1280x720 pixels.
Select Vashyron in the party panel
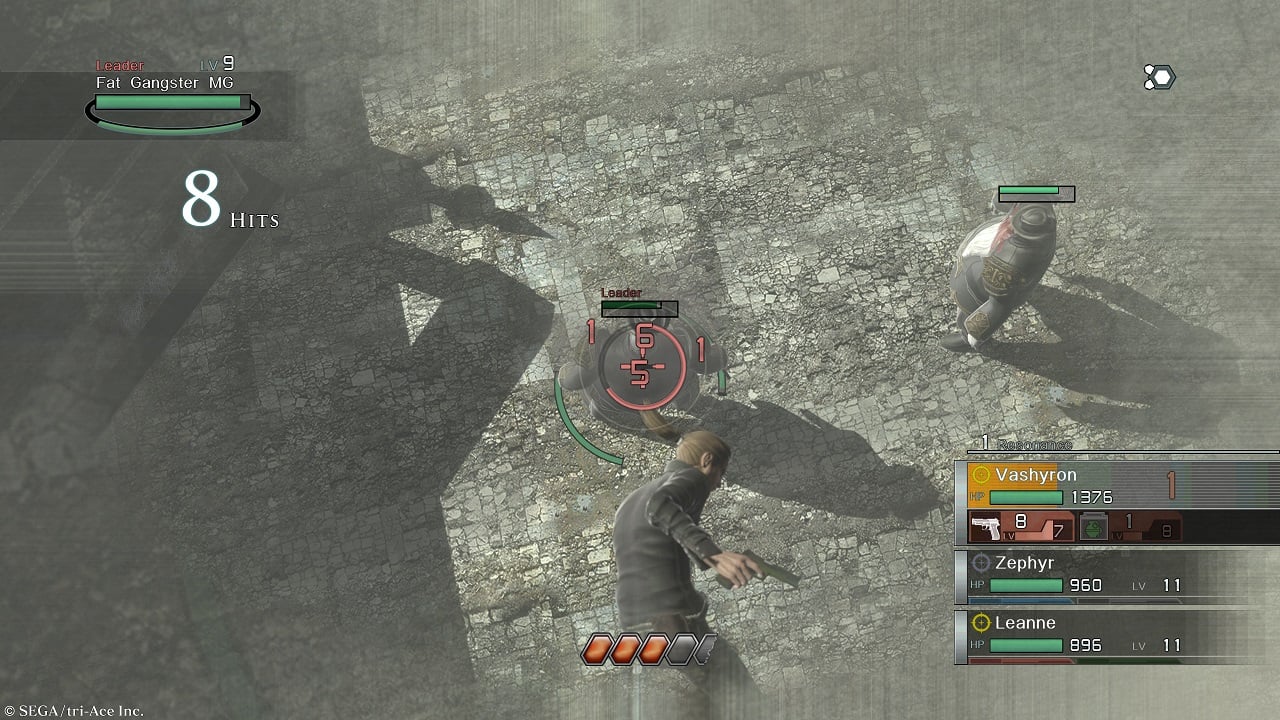coord(1036,476)
